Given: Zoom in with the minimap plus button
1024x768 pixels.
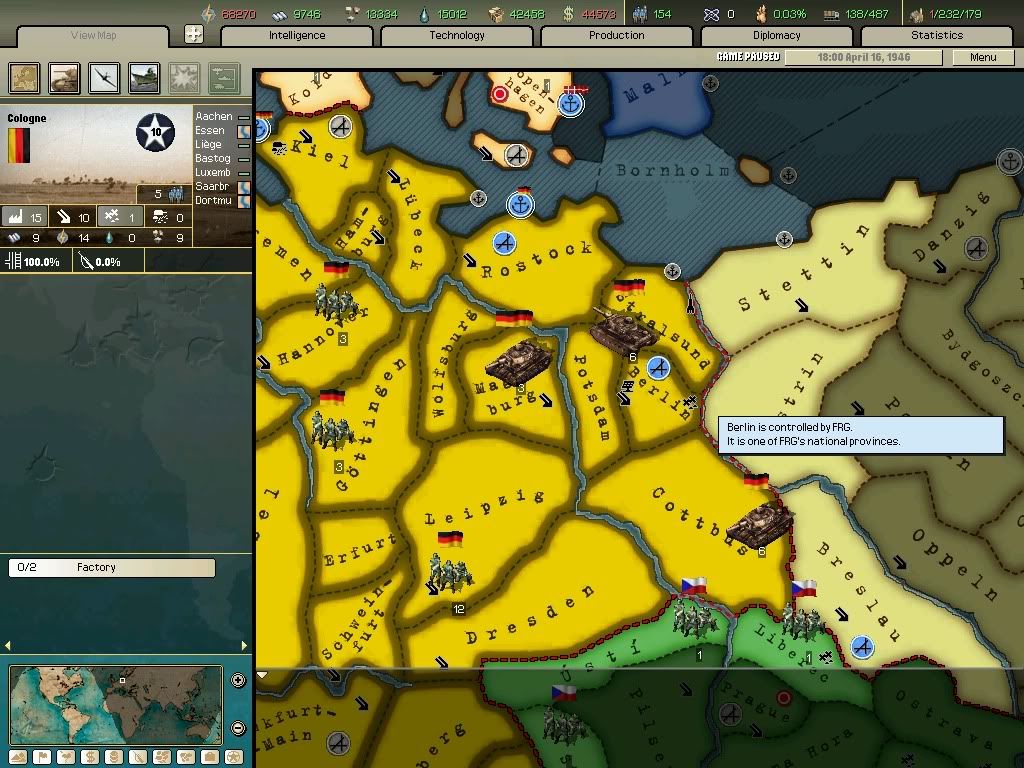Looking at the screenshot, I should click(238, 681).
